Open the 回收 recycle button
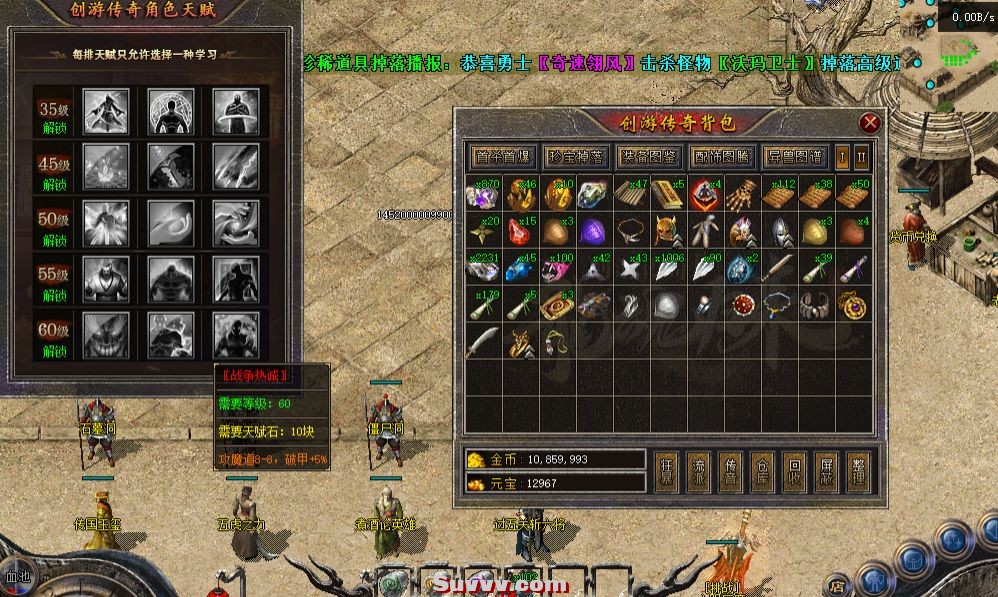Viewport: 998px width, 597px height. point(794,472)
